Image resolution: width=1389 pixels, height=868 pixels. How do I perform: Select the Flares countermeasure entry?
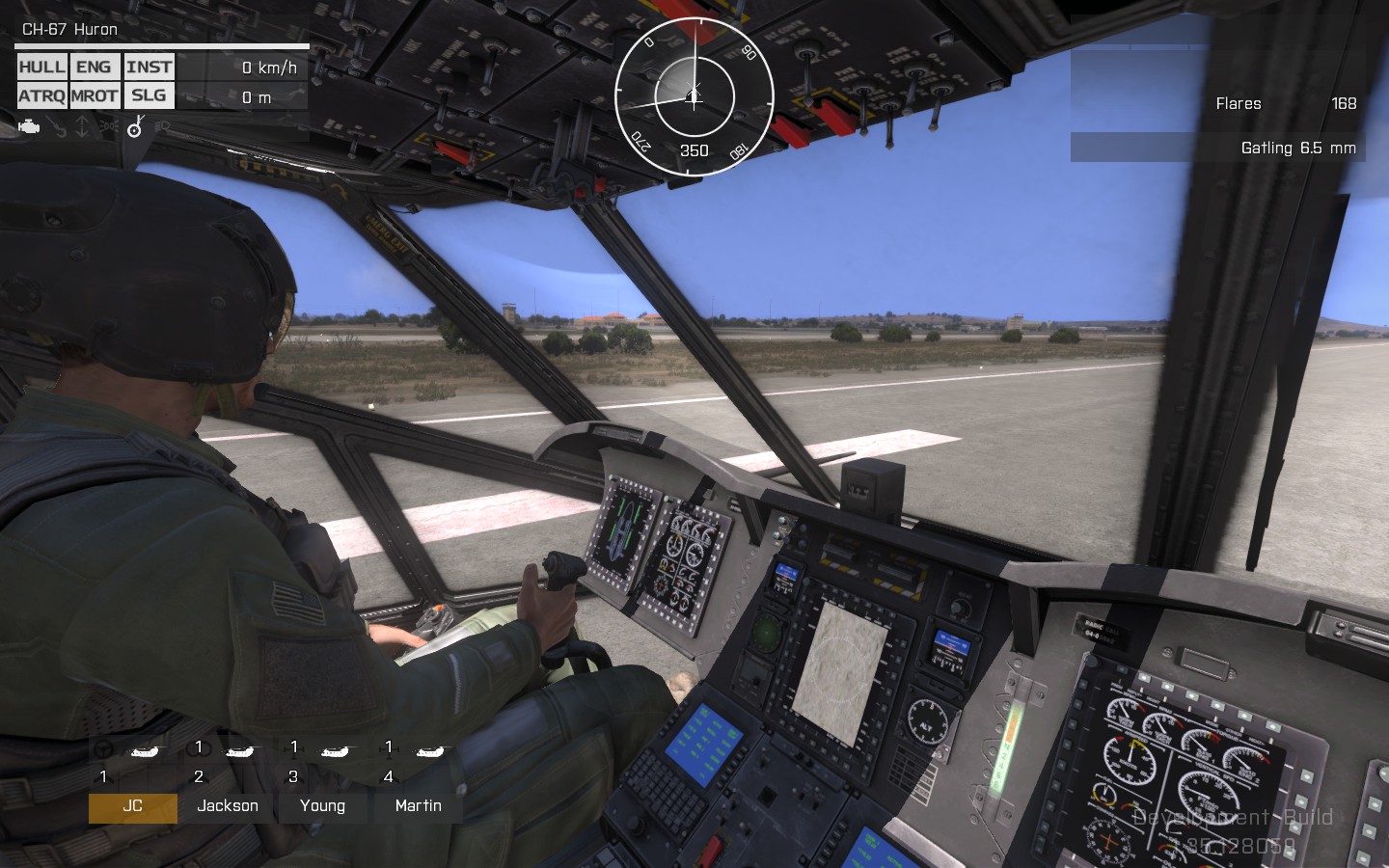[x=1239, y=103]
